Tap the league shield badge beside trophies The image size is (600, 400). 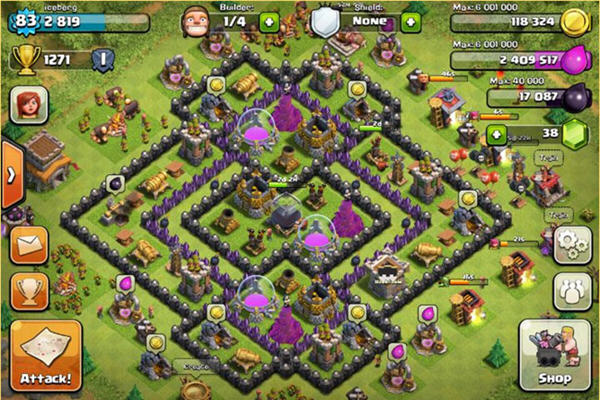click(x=100, y=59)
